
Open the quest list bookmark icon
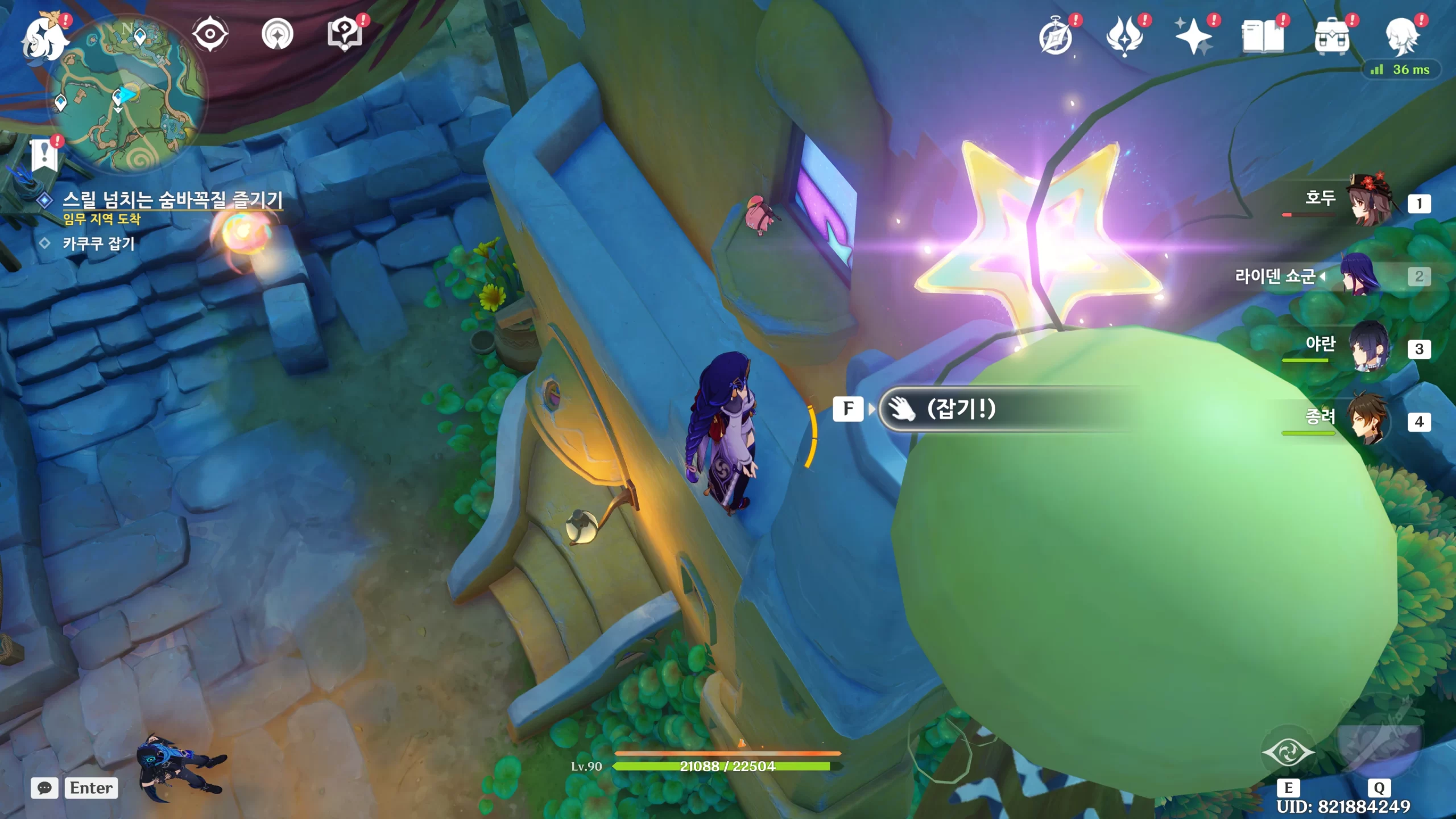pyautogui.click(x=44, y=155)
